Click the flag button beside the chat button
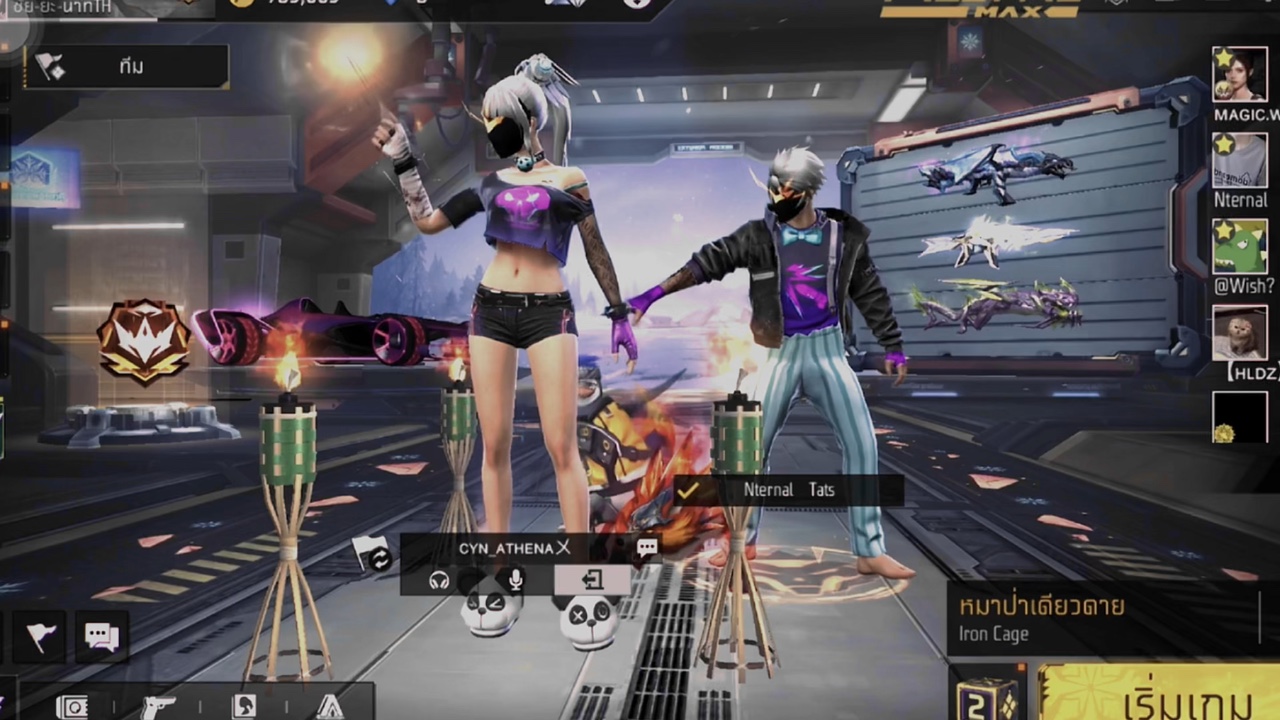1280x720 pixels. coord(41,637)
